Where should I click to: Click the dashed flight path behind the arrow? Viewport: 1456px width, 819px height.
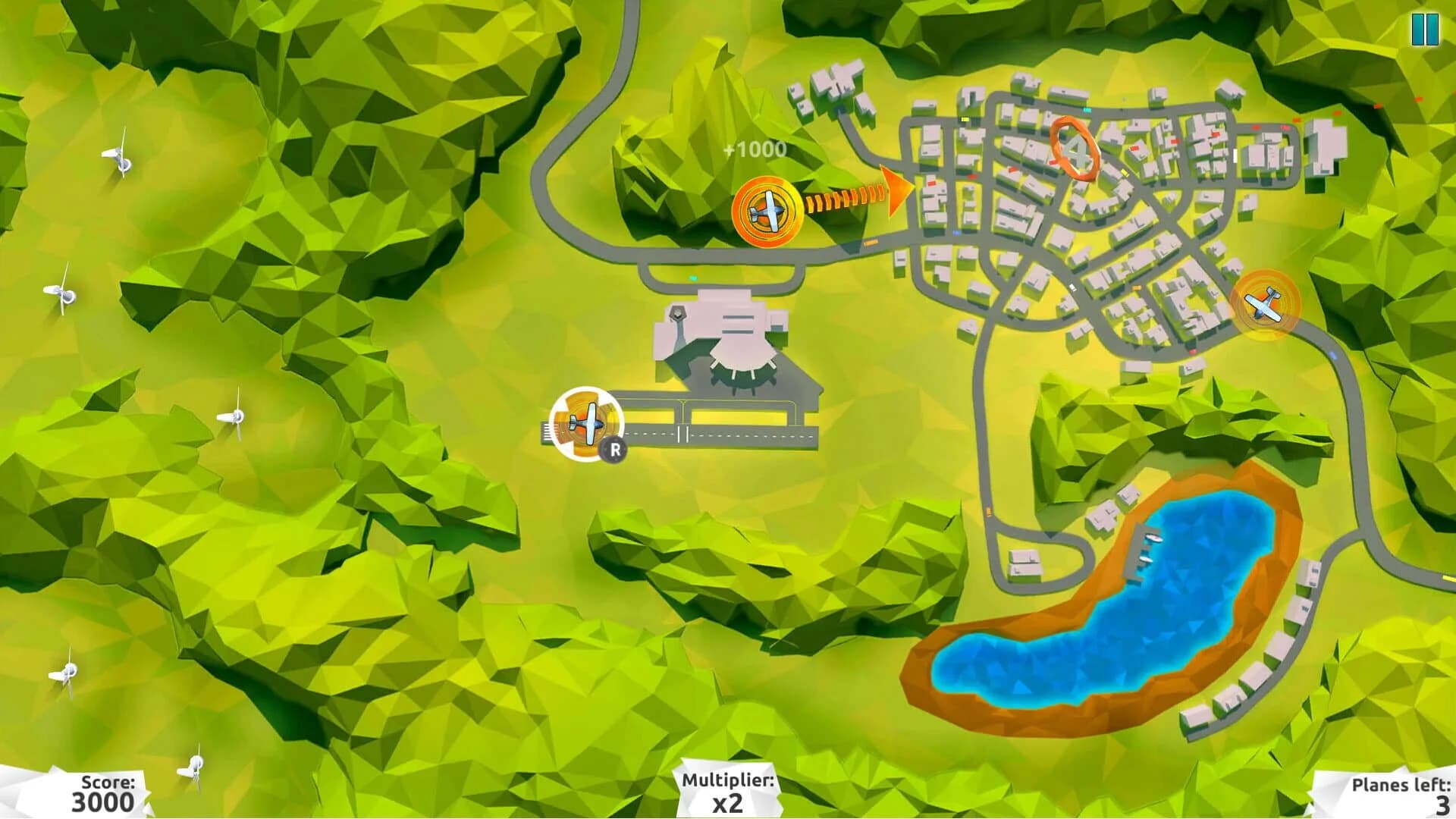(x=842, y=201)
